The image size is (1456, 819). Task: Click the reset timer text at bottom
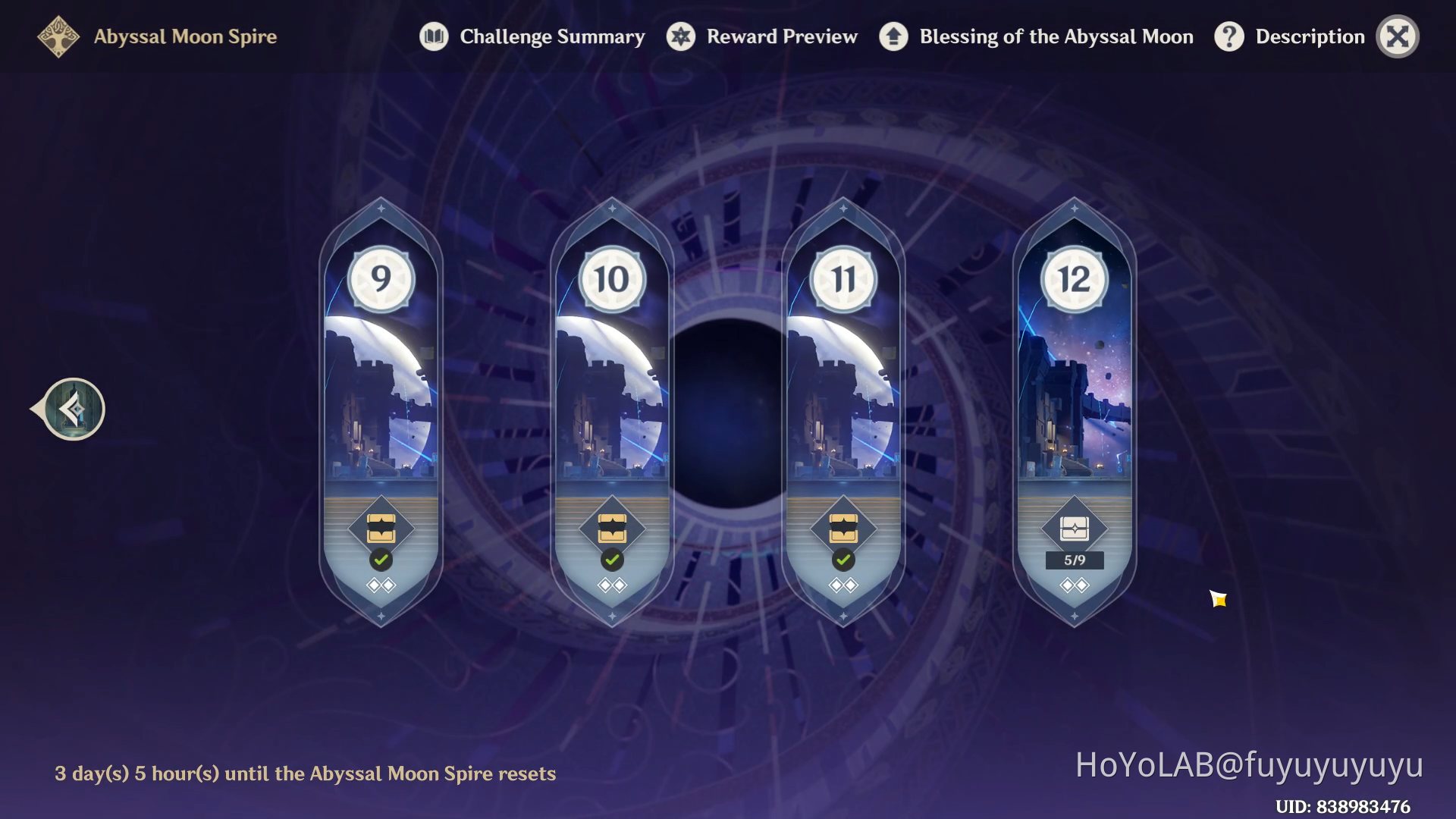(305, 773)
